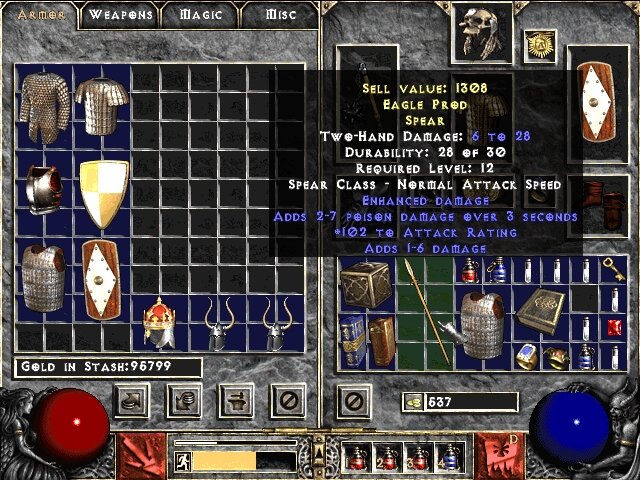Open the Magic tab
Viewport: 640px width, 480px height.
(x=199, y=15)
